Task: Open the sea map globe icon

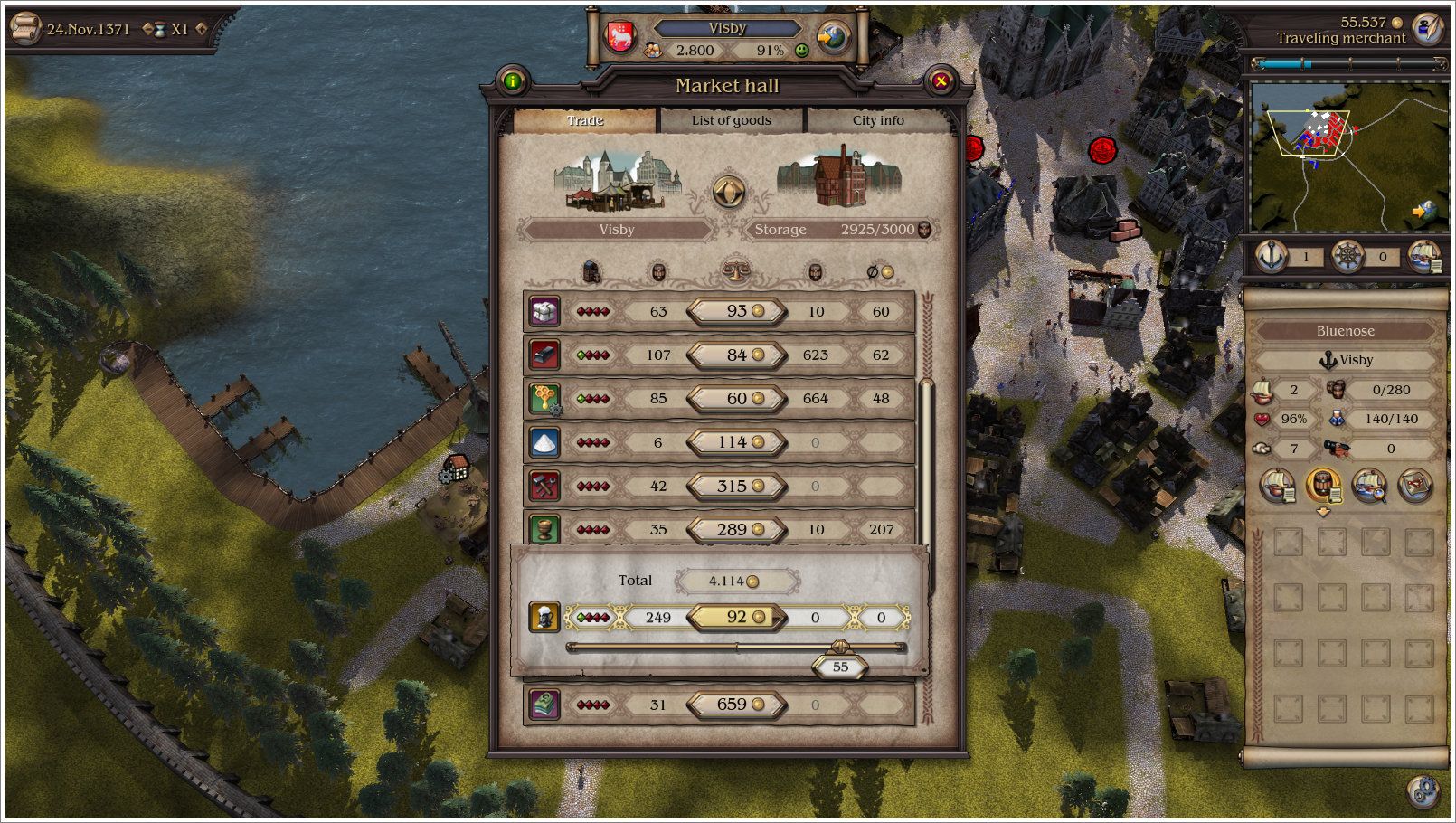Action: [833, 37]
